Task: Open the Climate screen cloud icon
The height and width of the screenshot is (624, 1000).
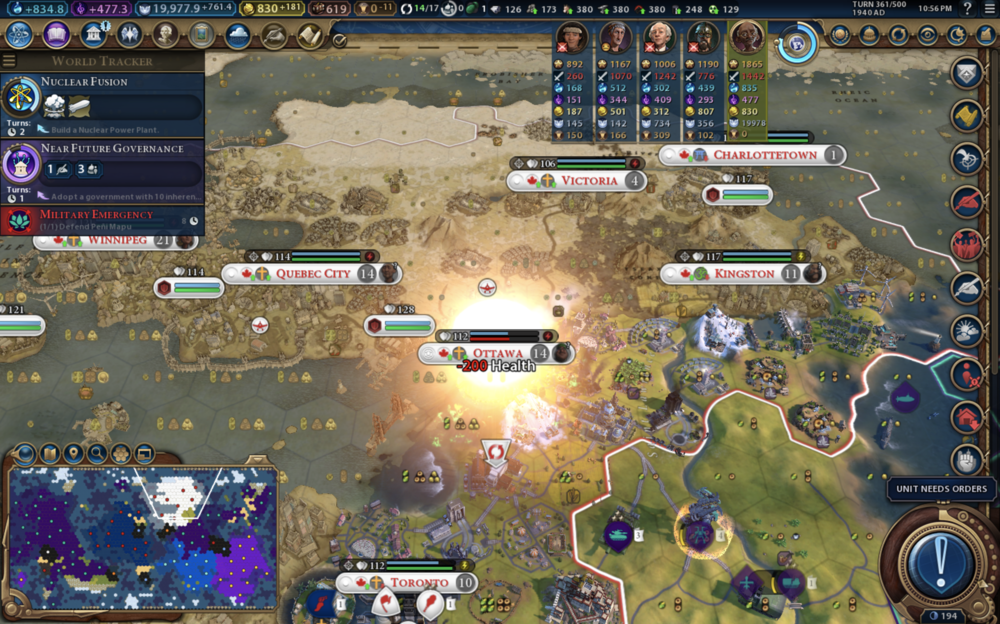Action: [238, 35]
